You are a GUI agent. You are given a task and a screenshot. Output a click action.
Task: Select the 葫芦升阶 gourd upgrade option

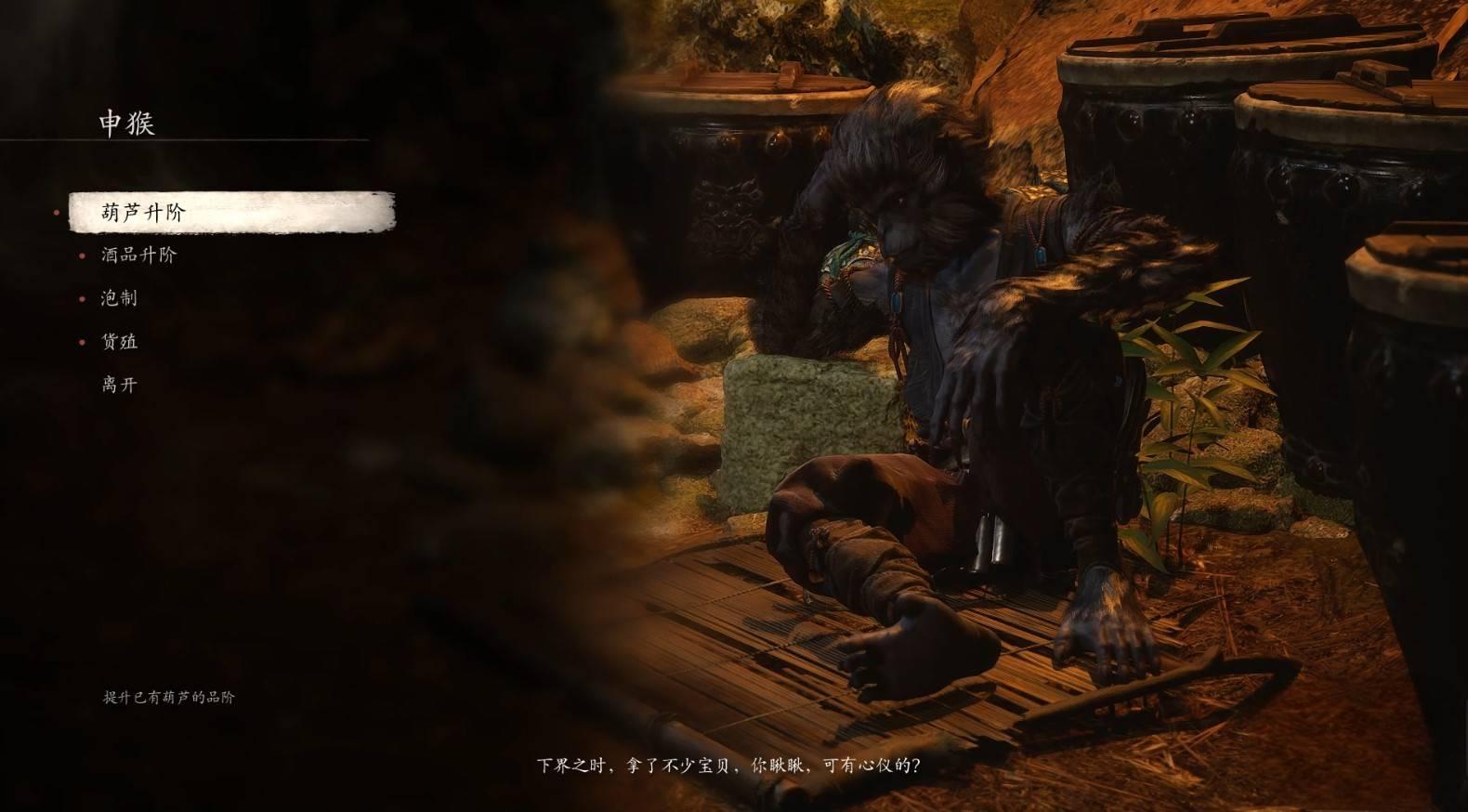144,213
